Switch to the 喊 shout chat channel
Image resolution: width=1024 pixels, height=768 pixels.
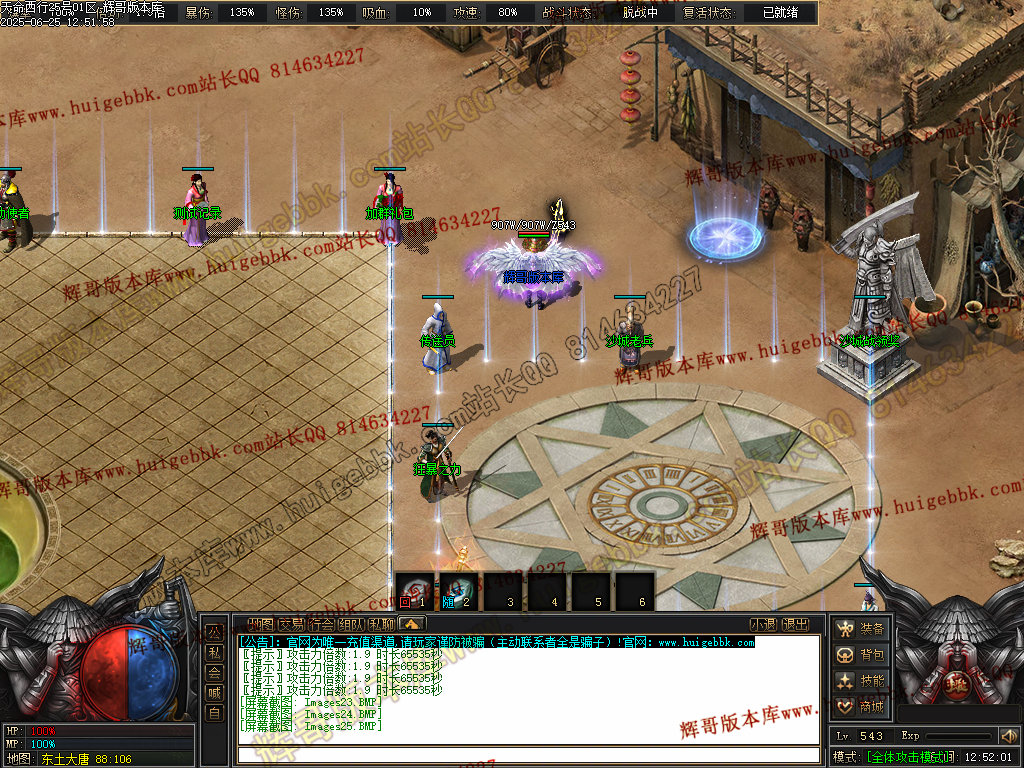tap(214, 692)
